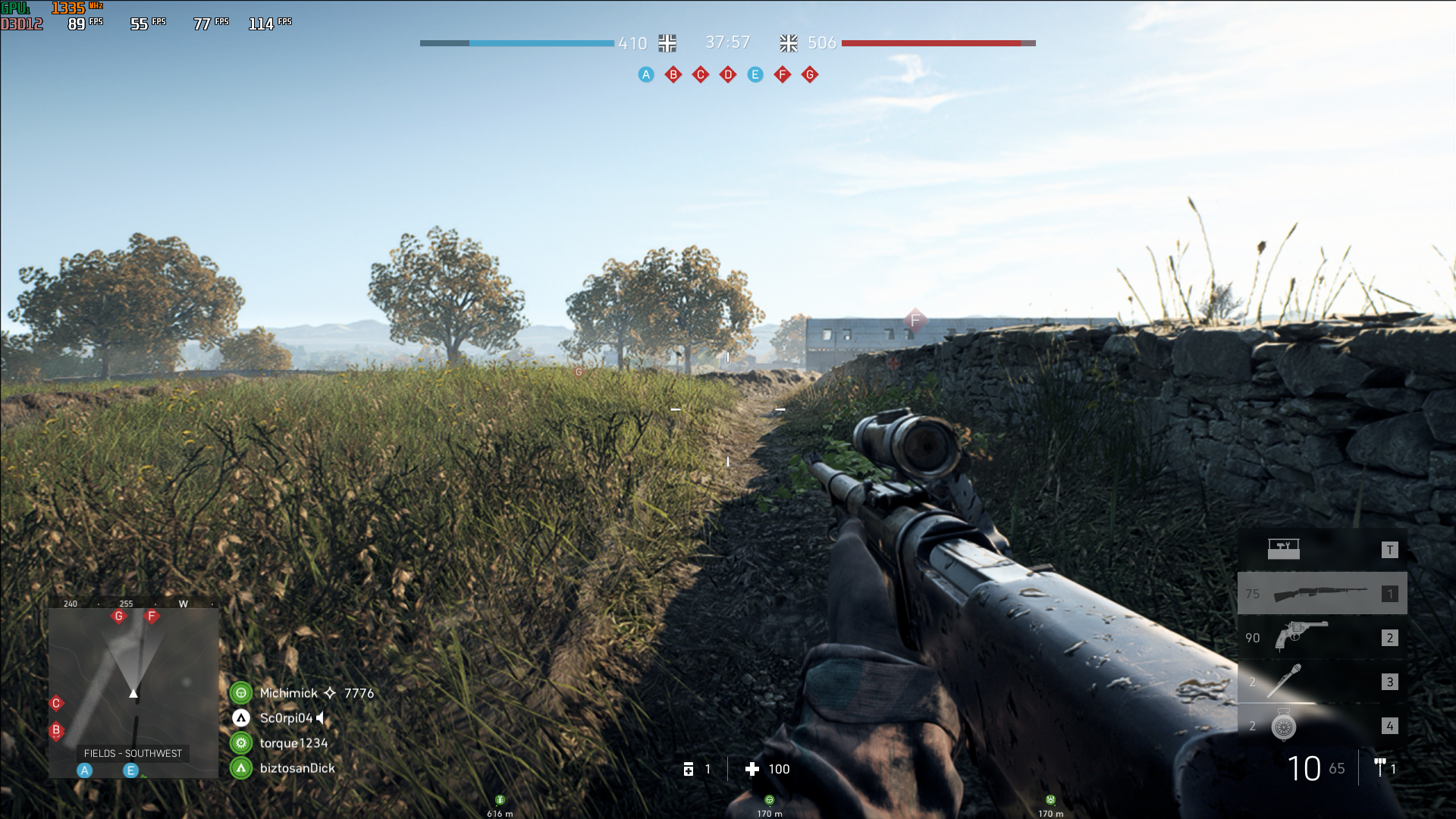Screen dimensions: 1456x819
Task: Select objective A flag at top
Action: point(646,74)
